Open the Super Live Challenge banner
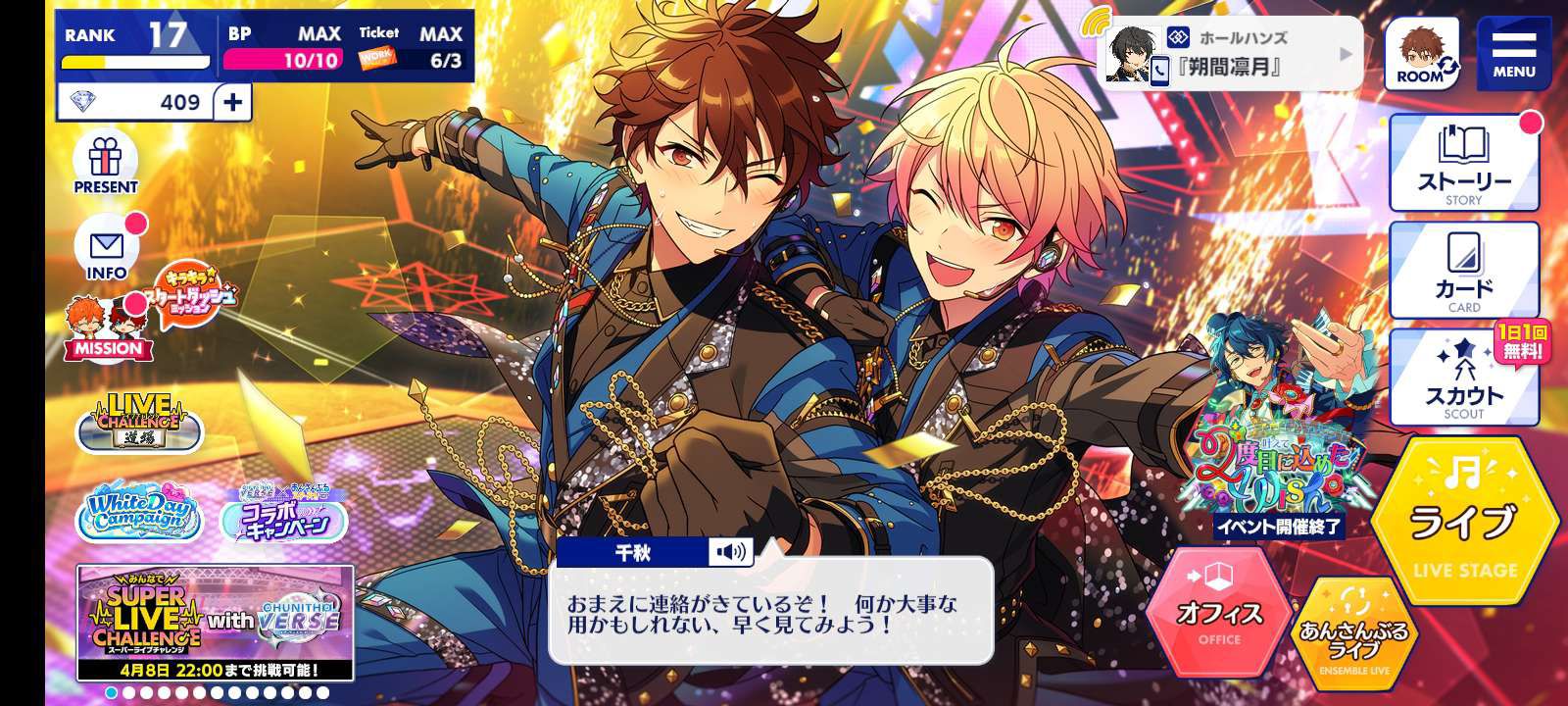 pos(216,623)
